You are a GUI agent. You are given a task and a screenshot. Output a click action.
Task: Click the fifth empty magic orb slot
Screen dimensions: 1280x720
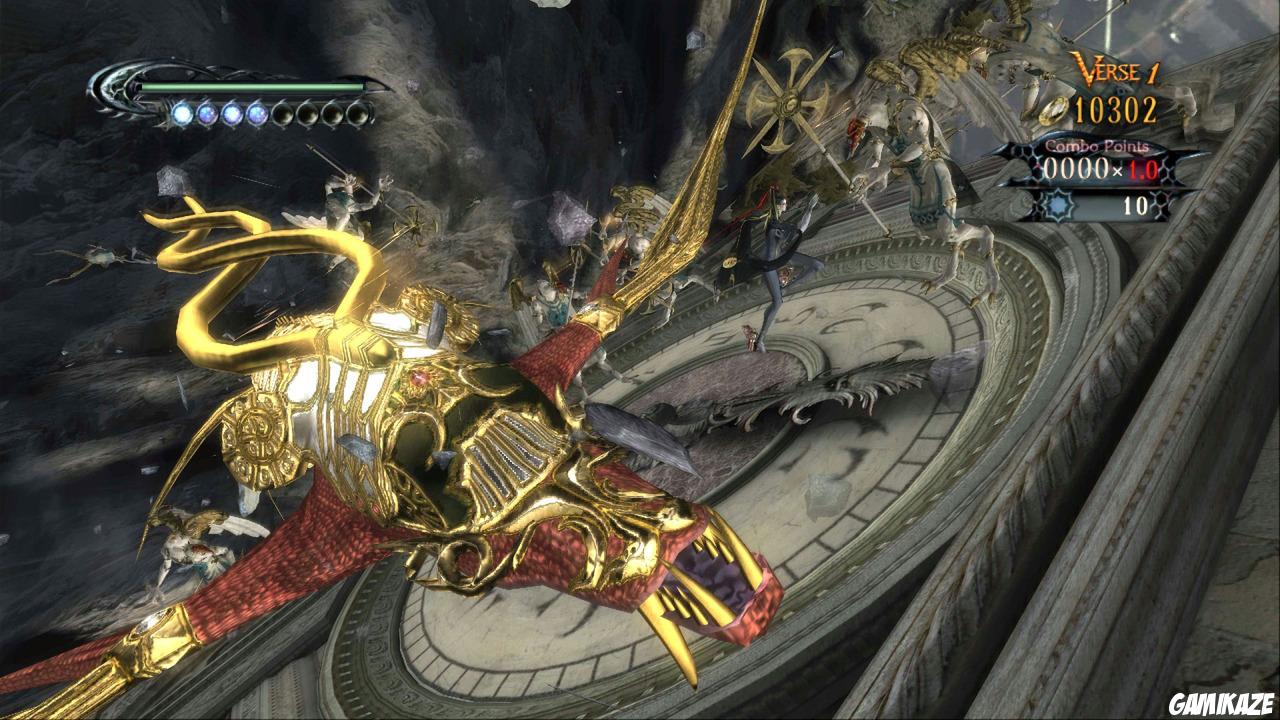pos(284,113)
